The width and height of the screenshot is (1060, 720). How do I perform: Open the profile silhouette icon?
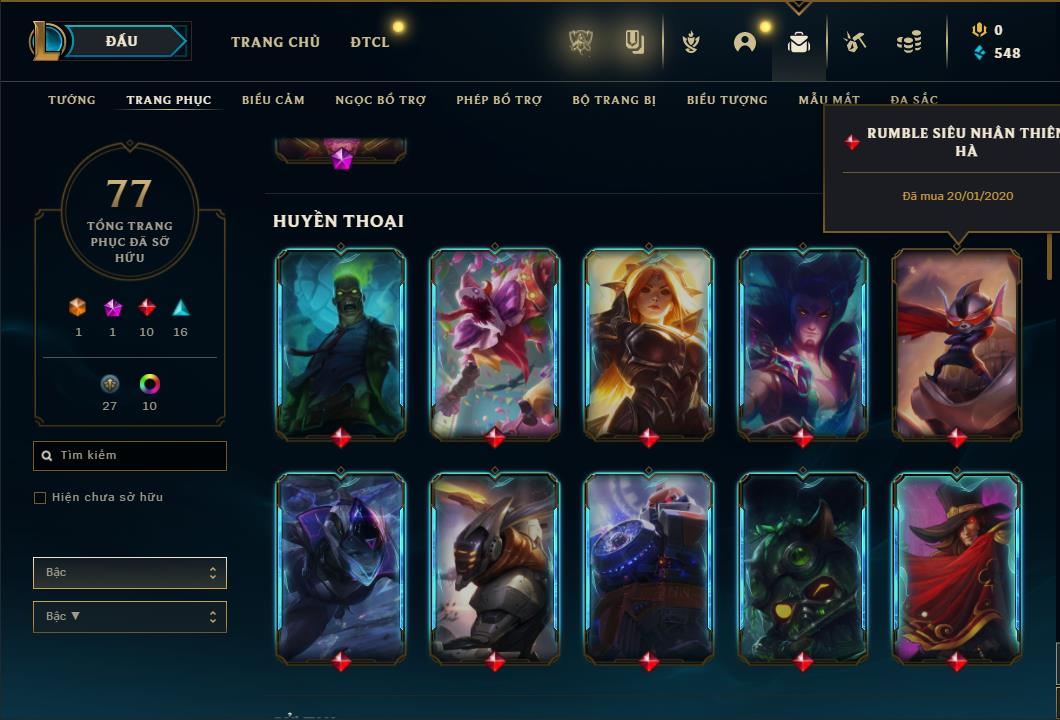(744, 42)
